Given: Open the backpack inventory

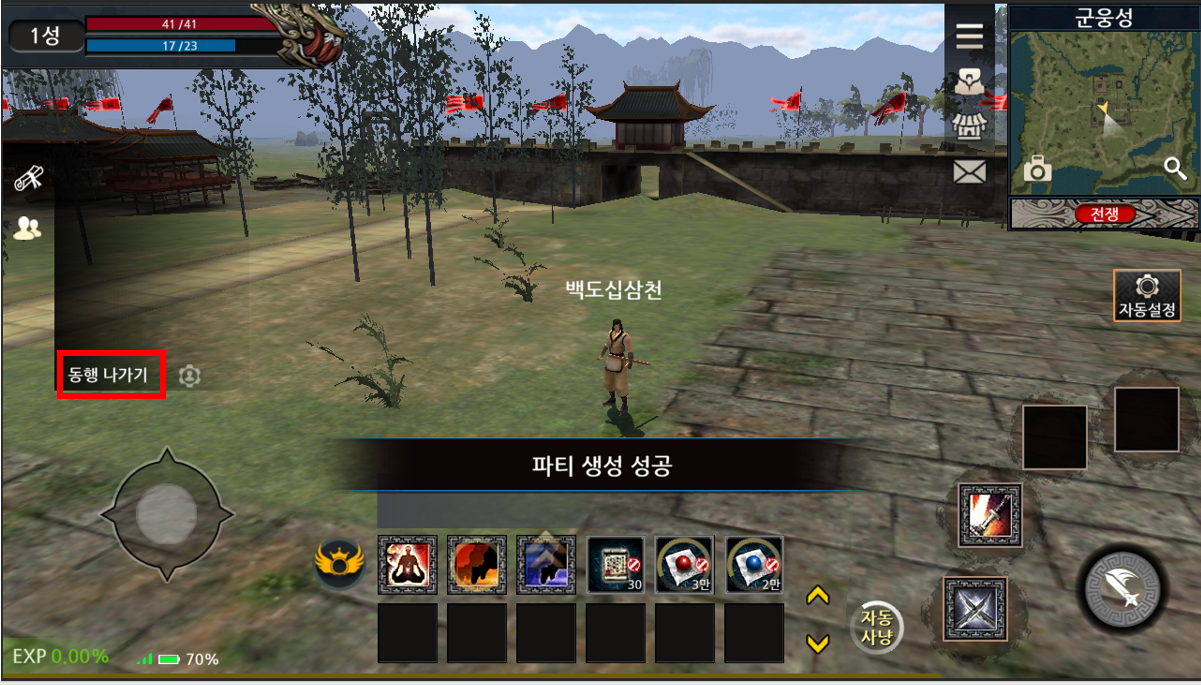Looking at the screenshot, I should pos(969,82).
